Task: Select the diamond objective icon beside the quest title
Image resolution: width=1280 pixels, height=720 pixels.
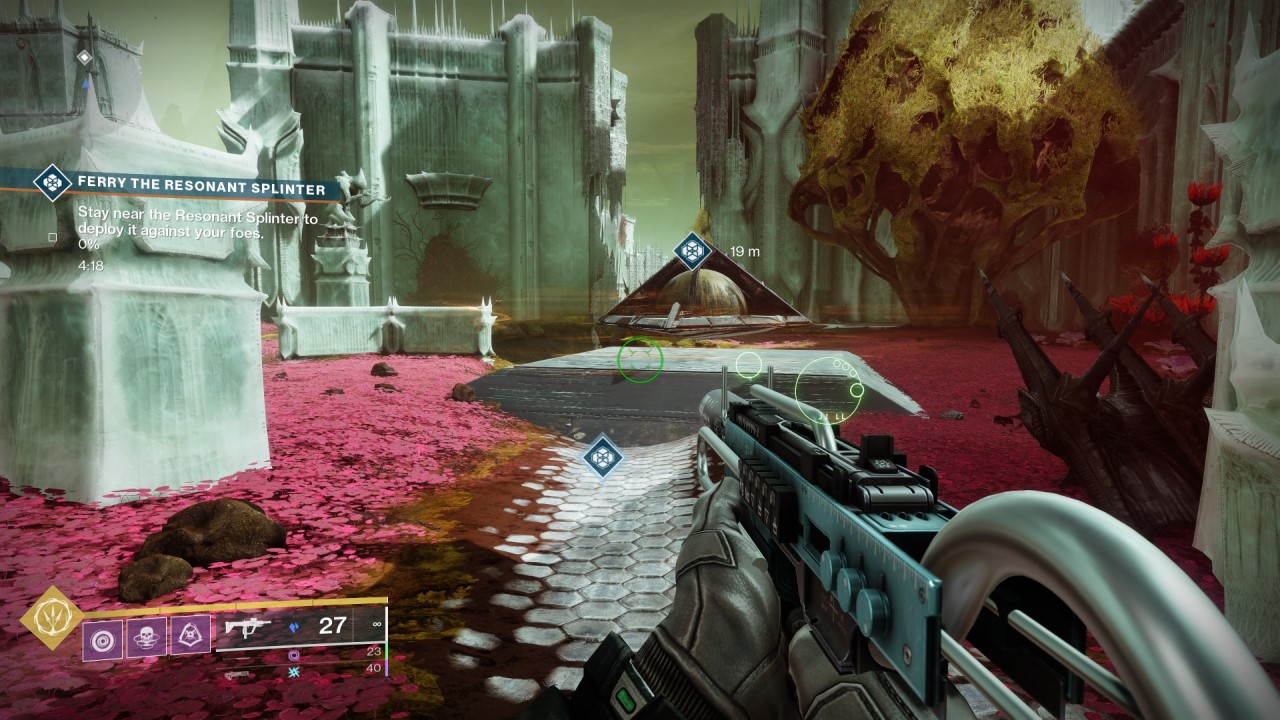Action: click(x=51, y=183)
